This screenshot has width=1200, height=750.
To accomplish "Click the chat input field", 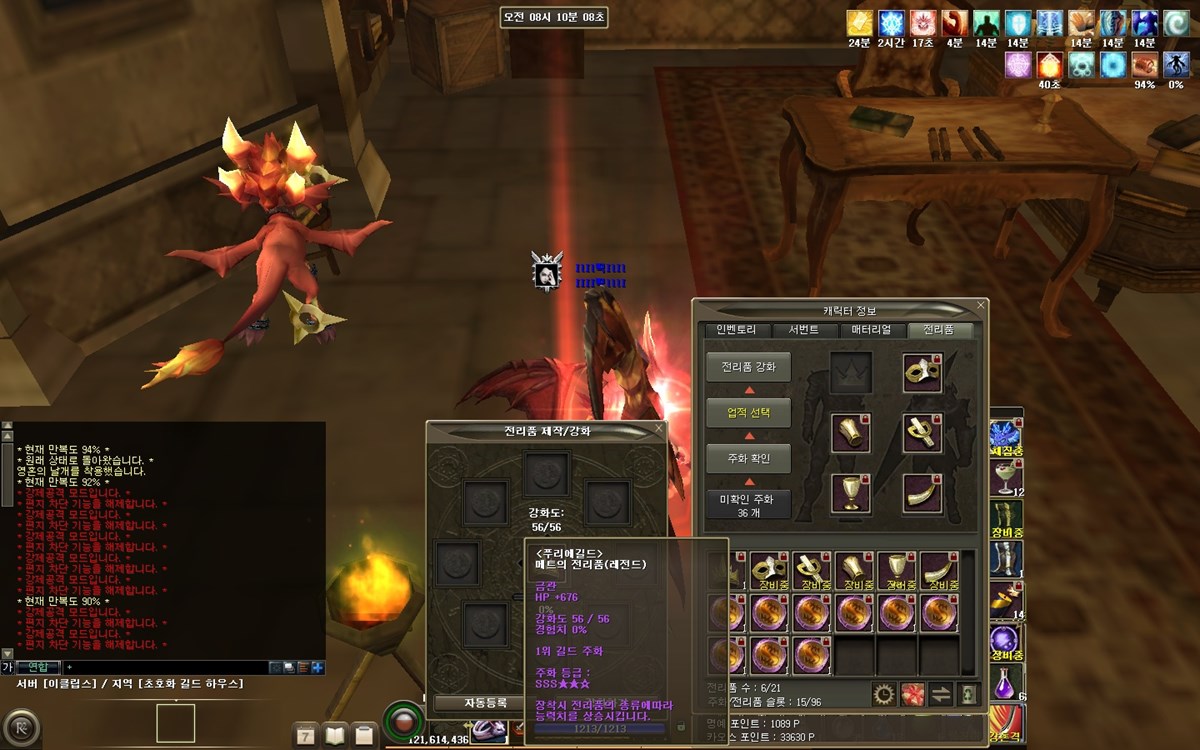I will [x=165, y=667].
